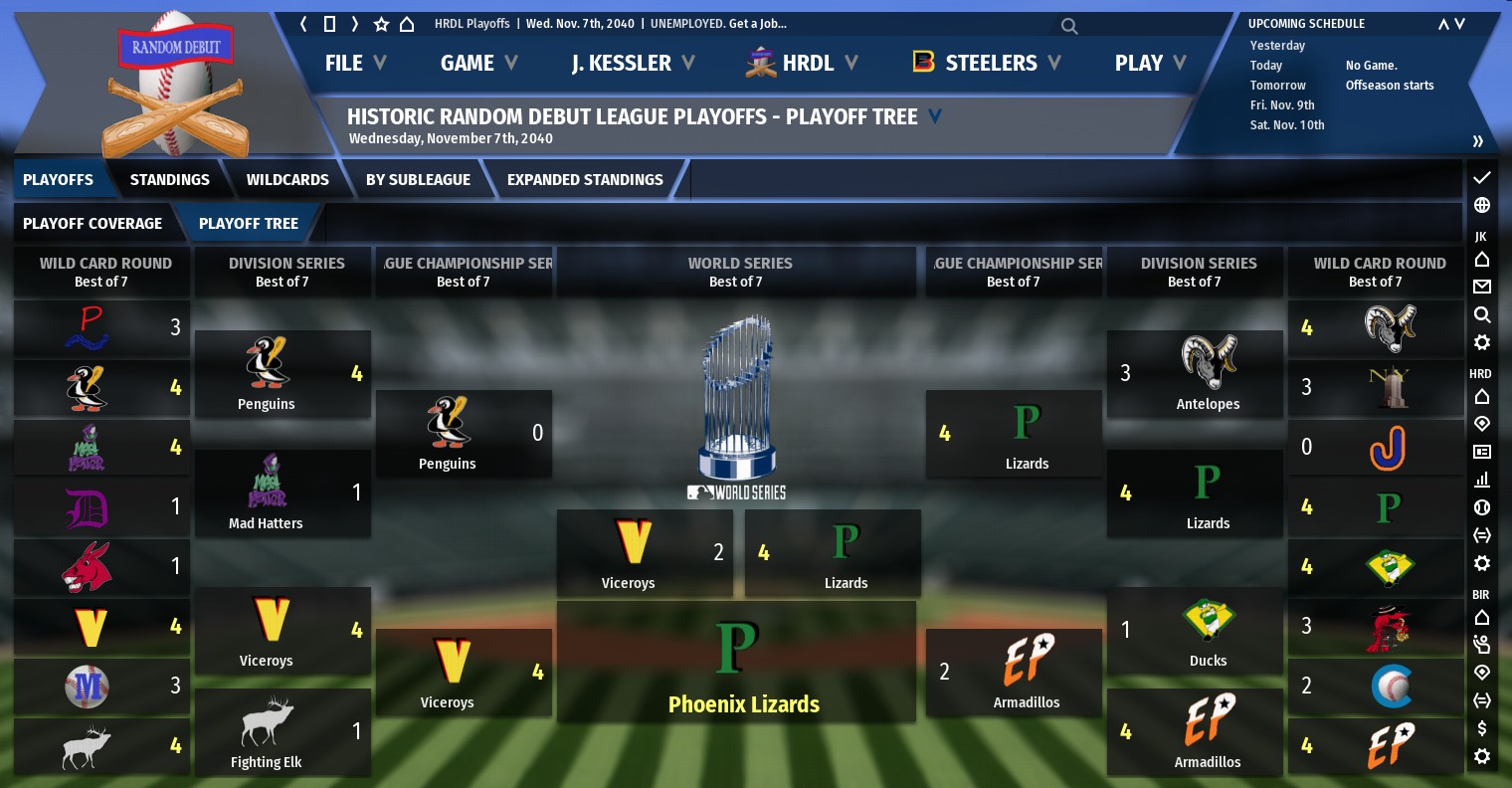Open the FILE menu
This screenshot has height=788, width=1512.
(354, 63)
